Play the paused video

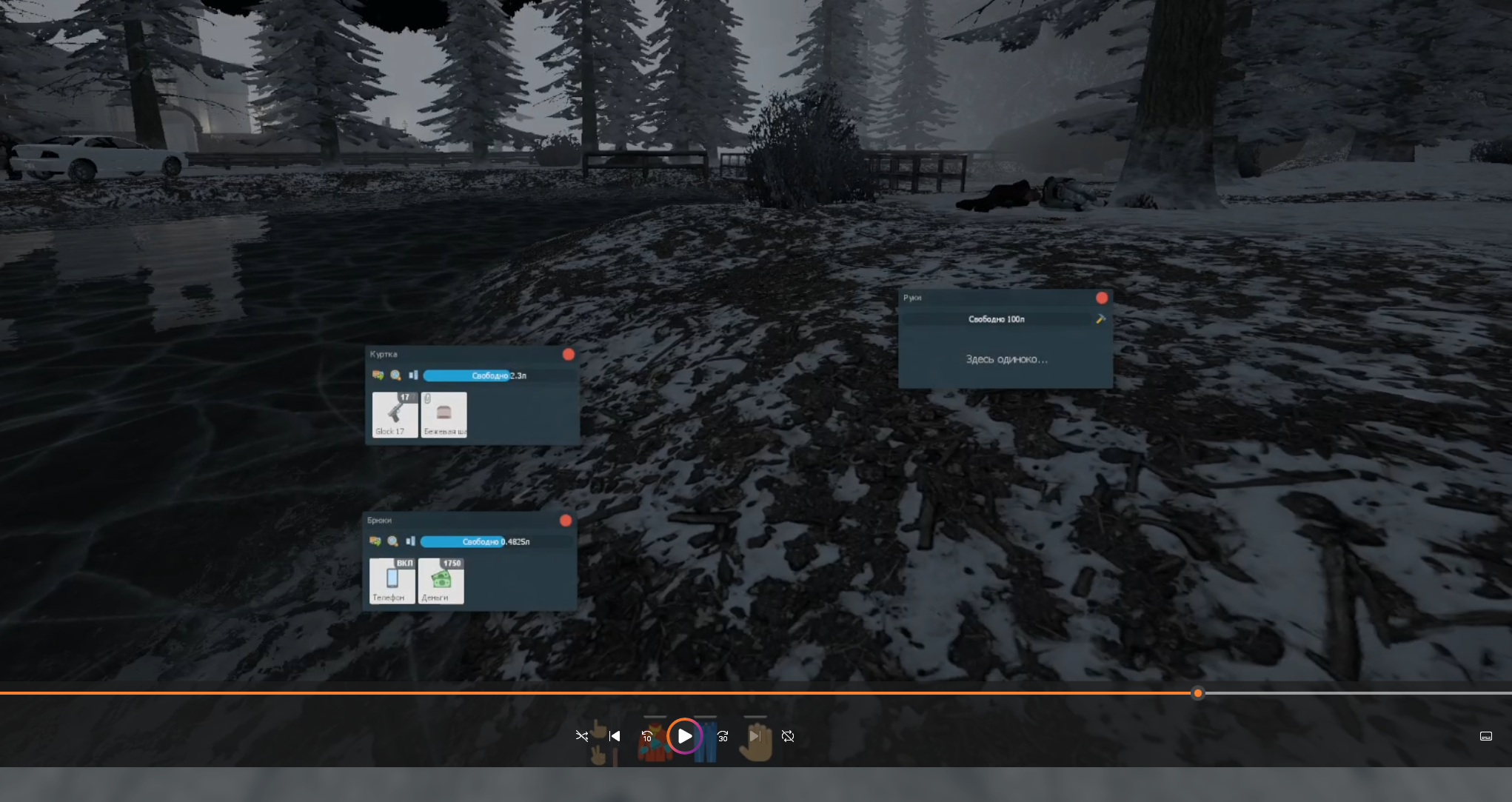point(685,736)
